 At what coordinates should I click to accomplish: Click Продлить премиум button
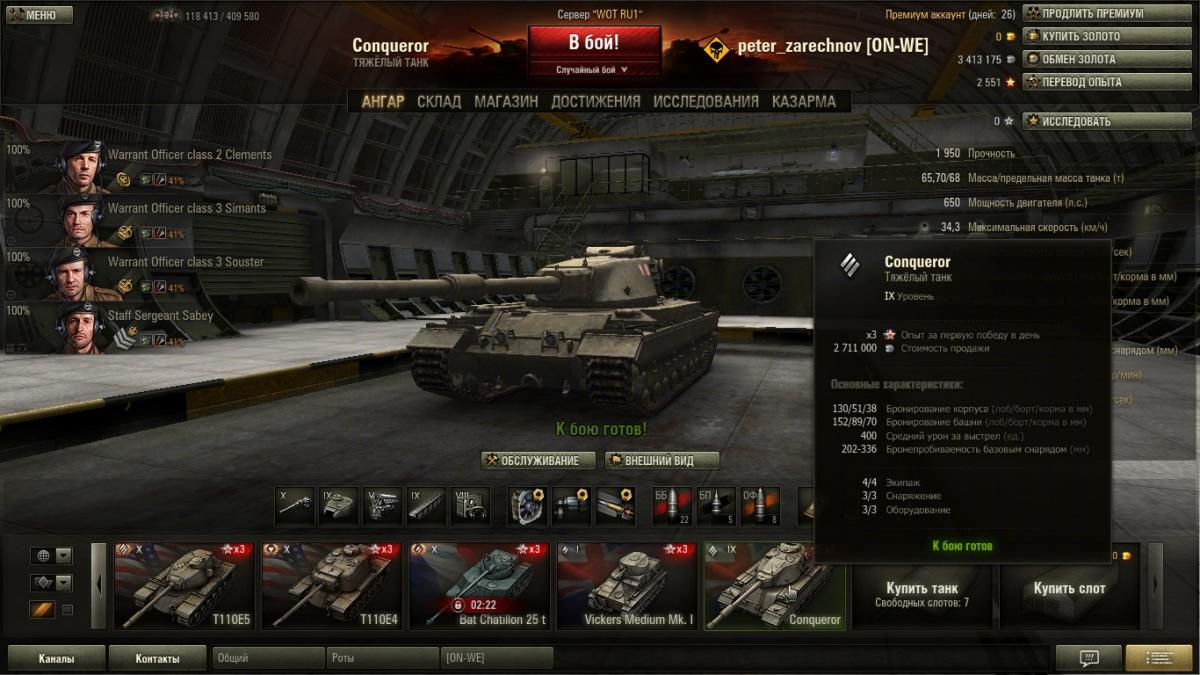[1092, 14]
